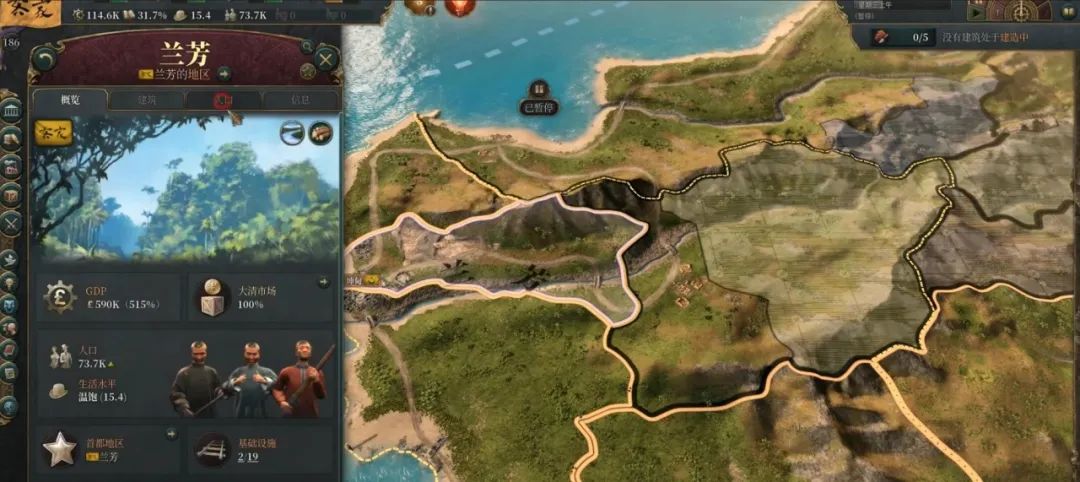Go to the 首都地区 capital state arrow

[x=171, y=434]
